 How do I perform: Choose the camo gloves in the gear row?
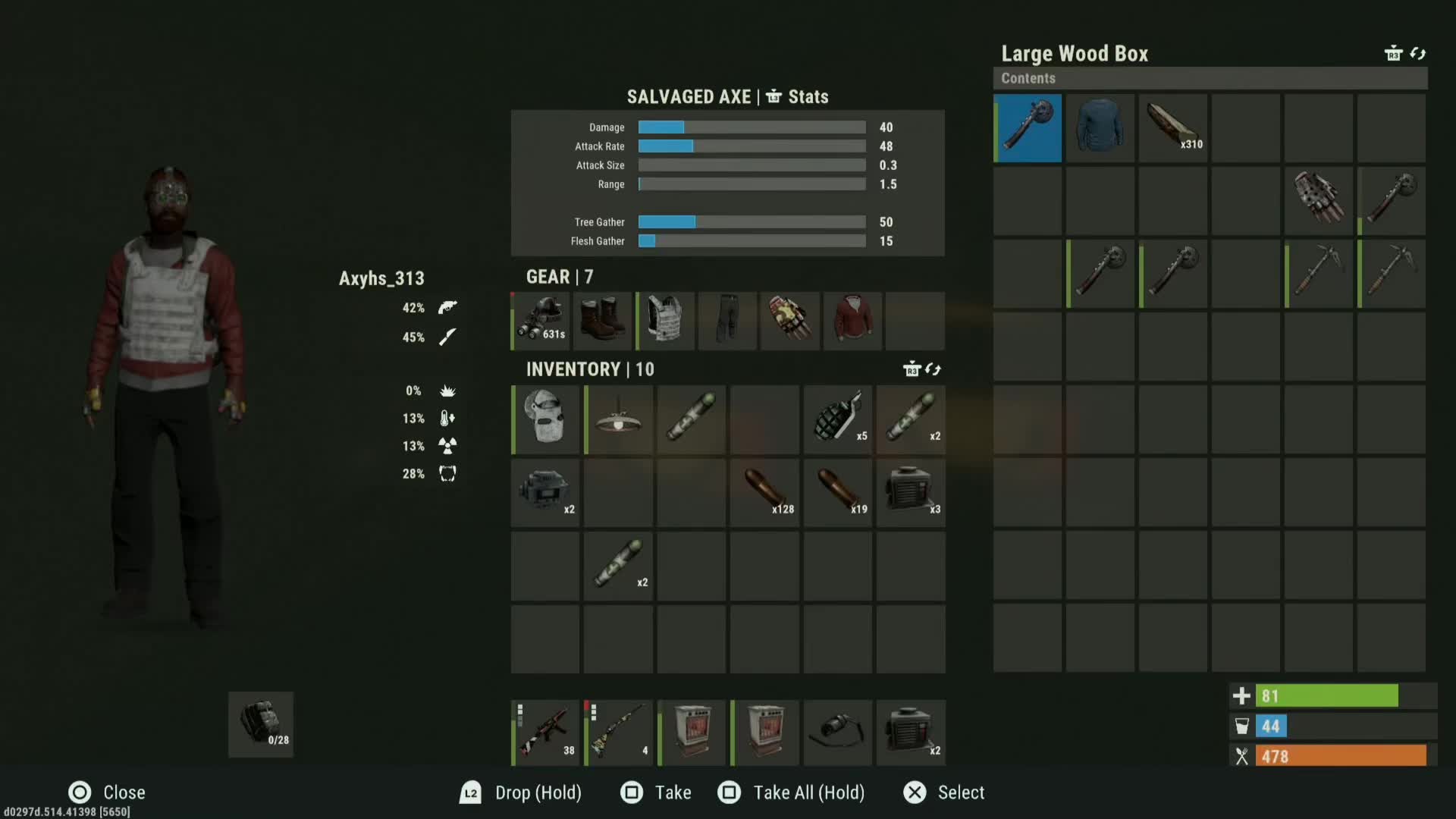click(x=790, y=321)
